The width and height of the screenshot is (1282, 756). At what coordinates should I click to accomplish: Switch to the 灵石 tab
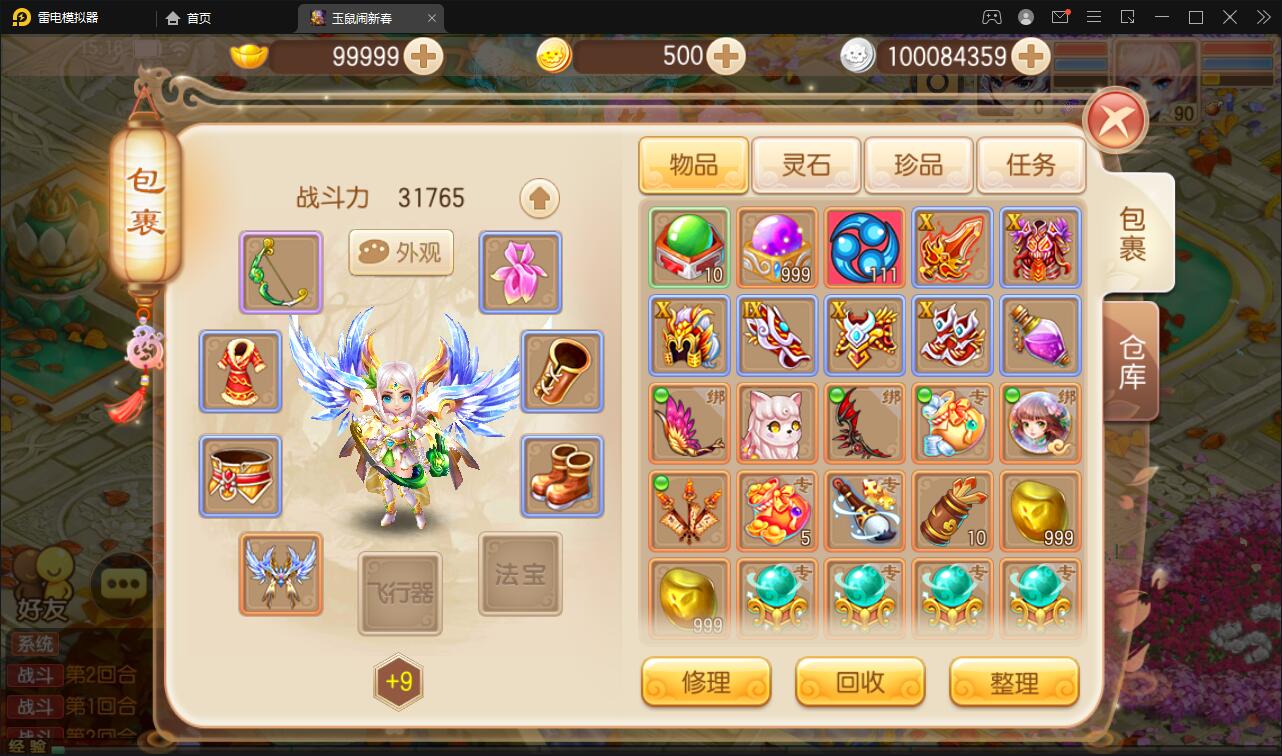[806, 163]
